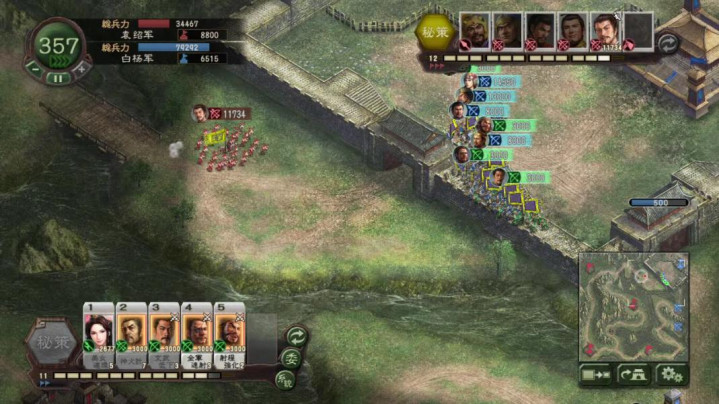Choose officer card number 3
This screenshot has height=404, width=719.
tap(163, 335)
